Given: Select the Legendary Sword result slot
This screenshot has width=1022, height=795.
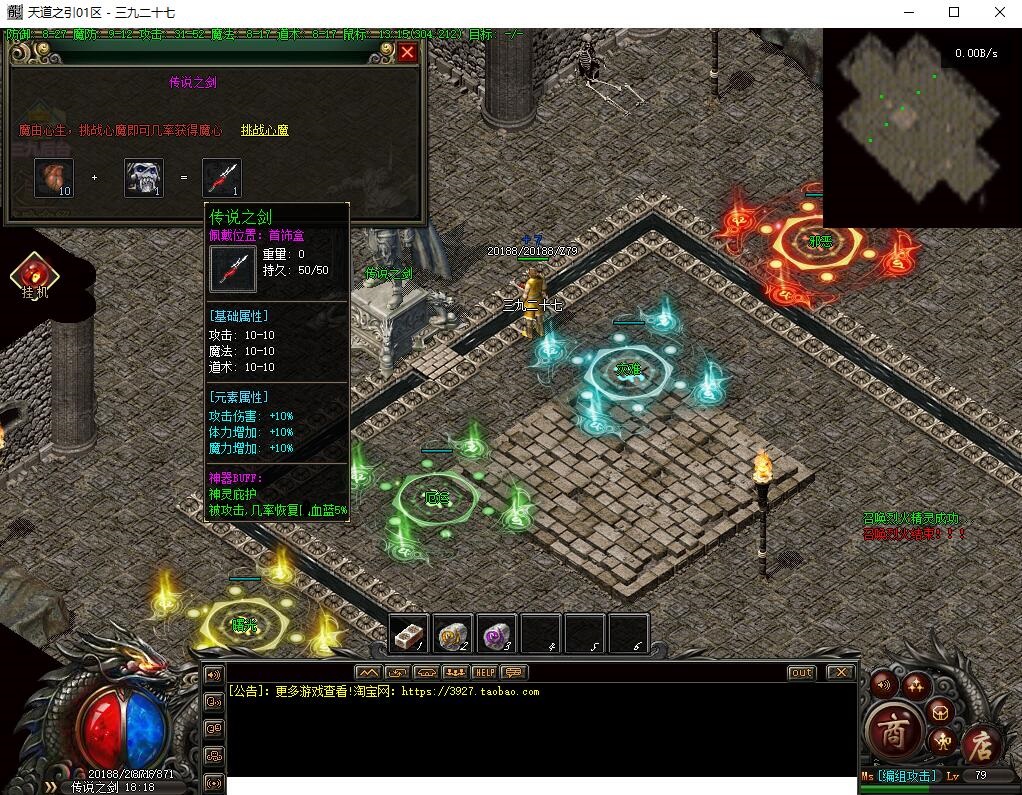Looking at the screenshot, I should (222, 177).
